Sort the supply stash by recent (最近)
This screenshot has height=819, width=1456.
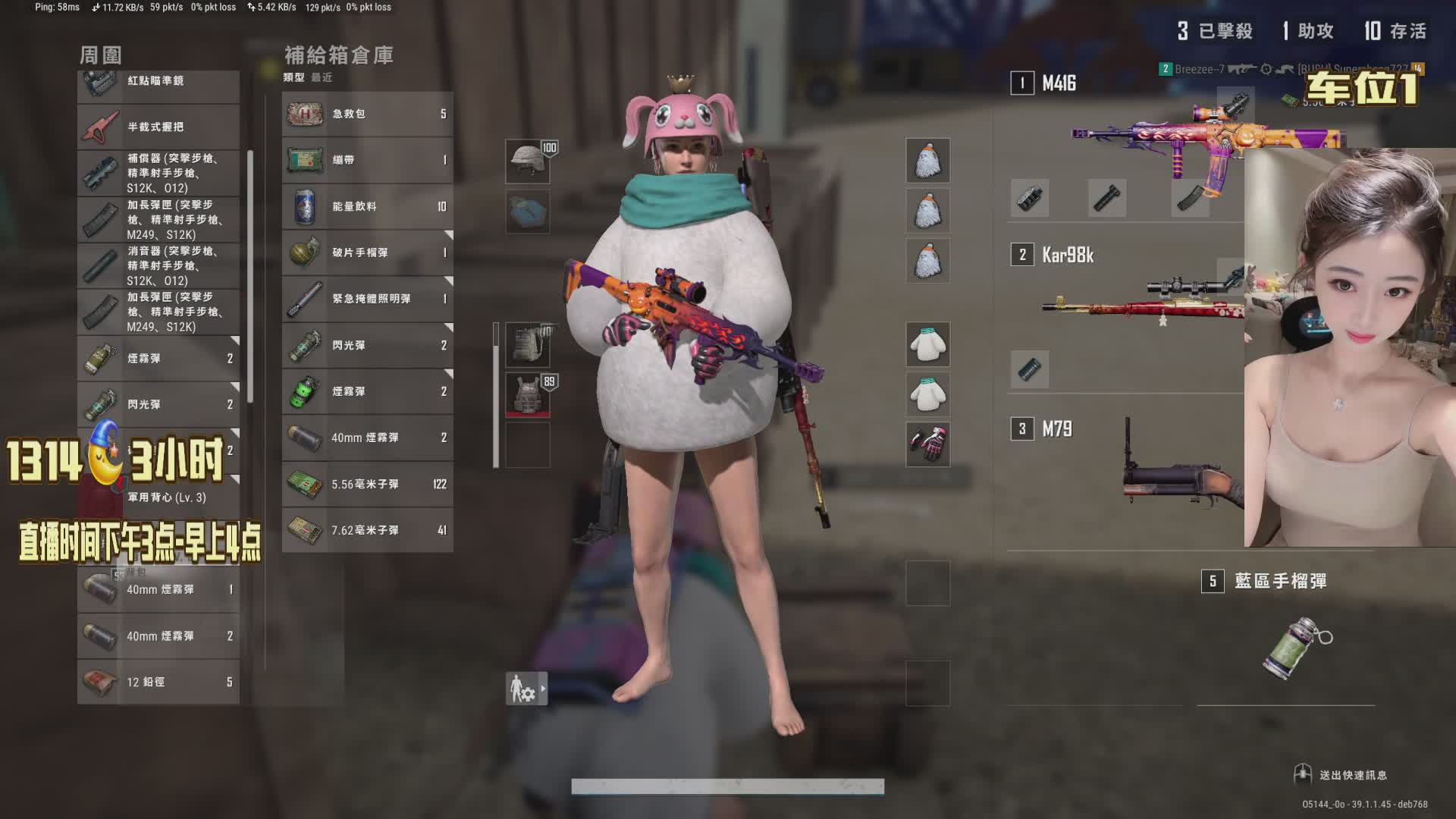[x=322, y=77]
